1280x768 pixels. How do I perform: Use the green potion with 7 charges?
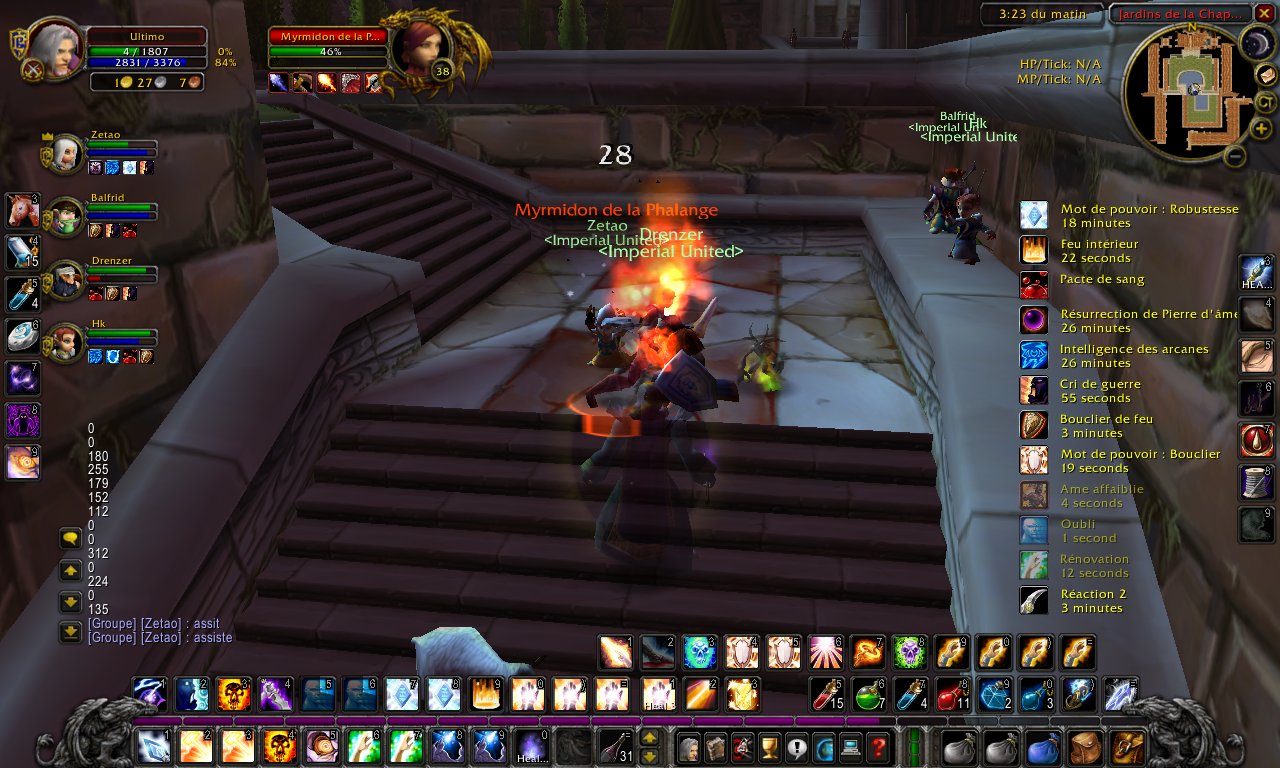click(x=870, y=693)
